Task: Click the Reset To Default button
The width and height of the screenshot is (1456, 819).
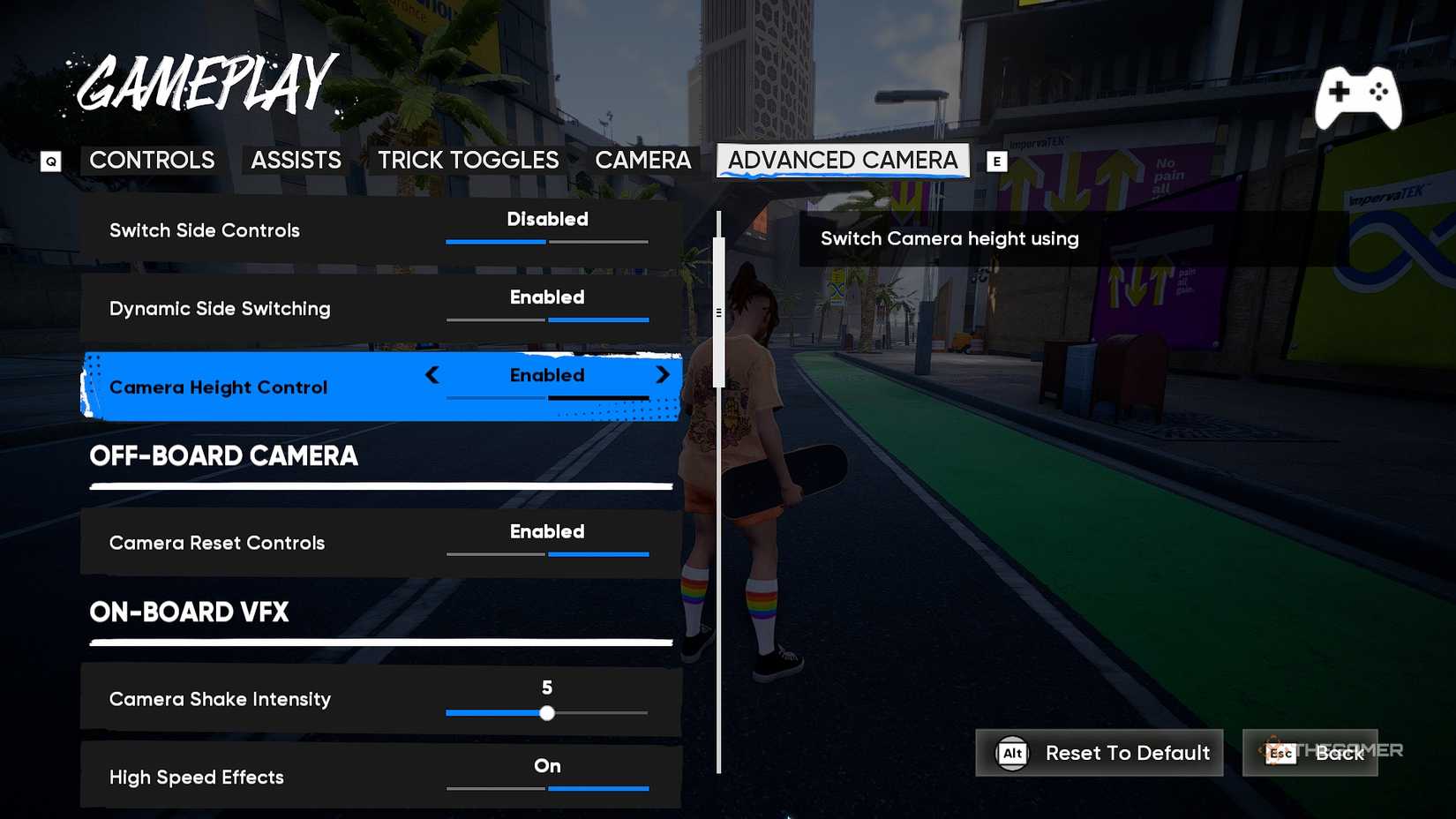Action: point(1099,753)
